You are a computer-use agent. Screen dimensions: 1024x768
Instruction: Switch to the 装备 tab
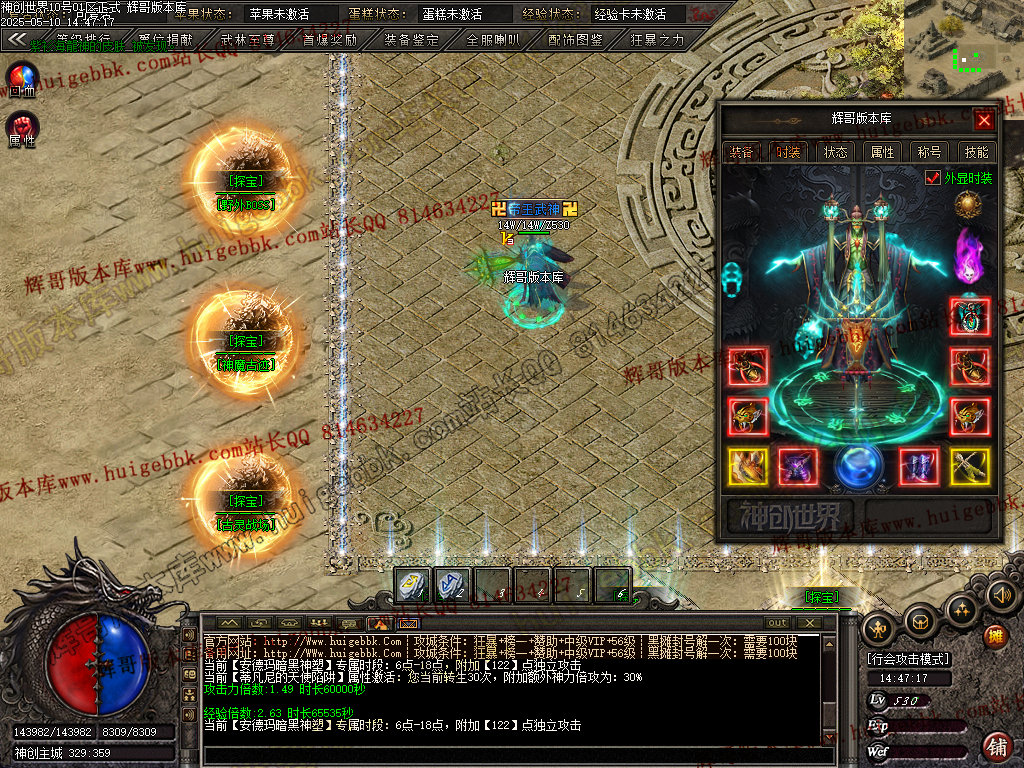coord(742,152)
